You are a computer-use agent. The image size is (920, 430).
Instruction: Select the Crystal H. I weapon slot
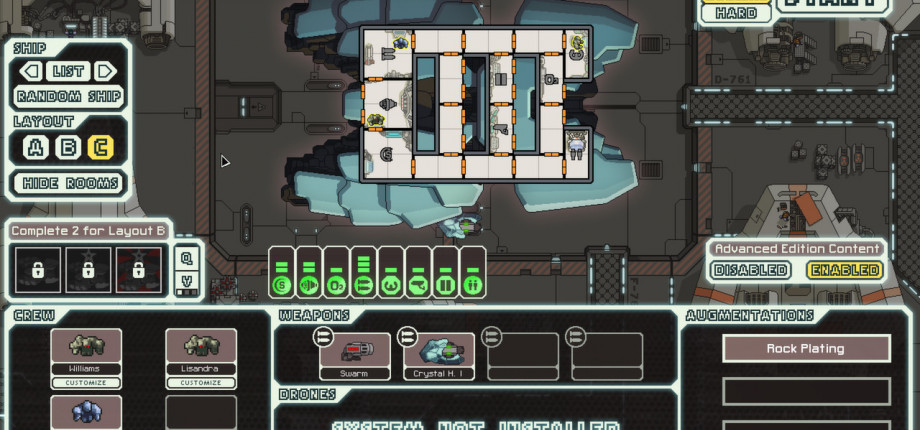439,356
